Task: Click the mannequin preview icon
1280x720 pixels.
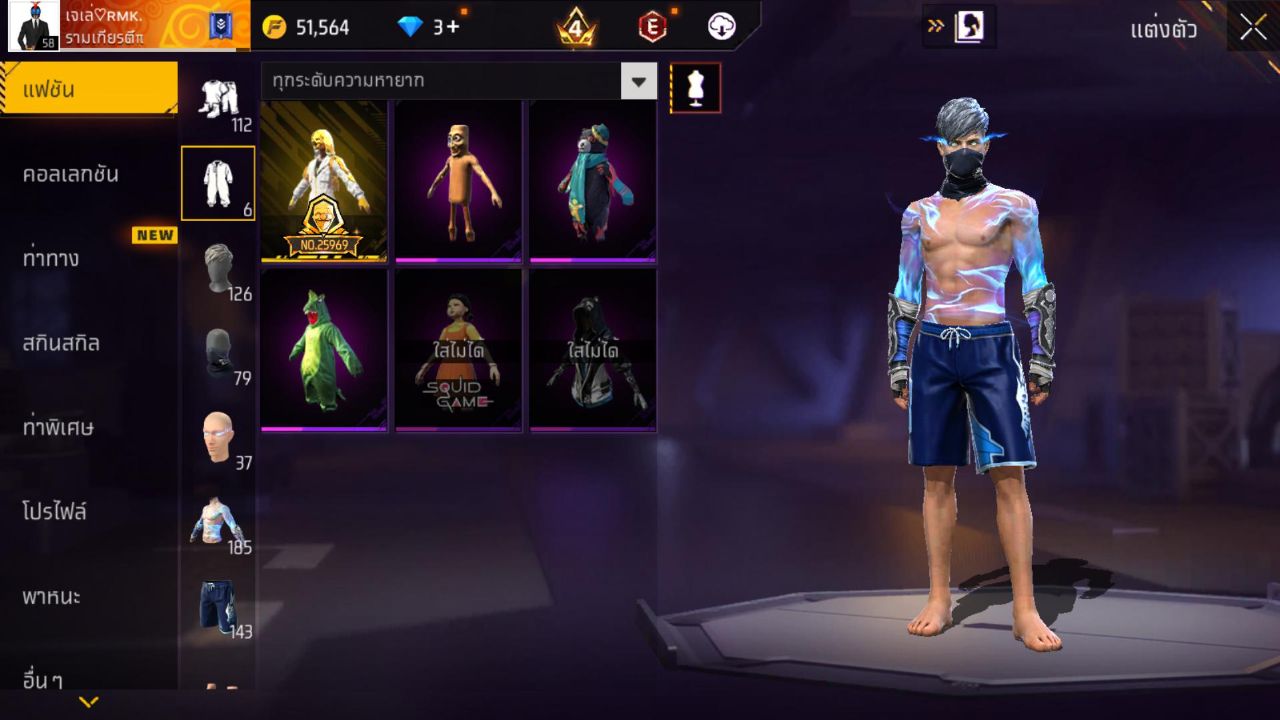Action: (694, 87)
